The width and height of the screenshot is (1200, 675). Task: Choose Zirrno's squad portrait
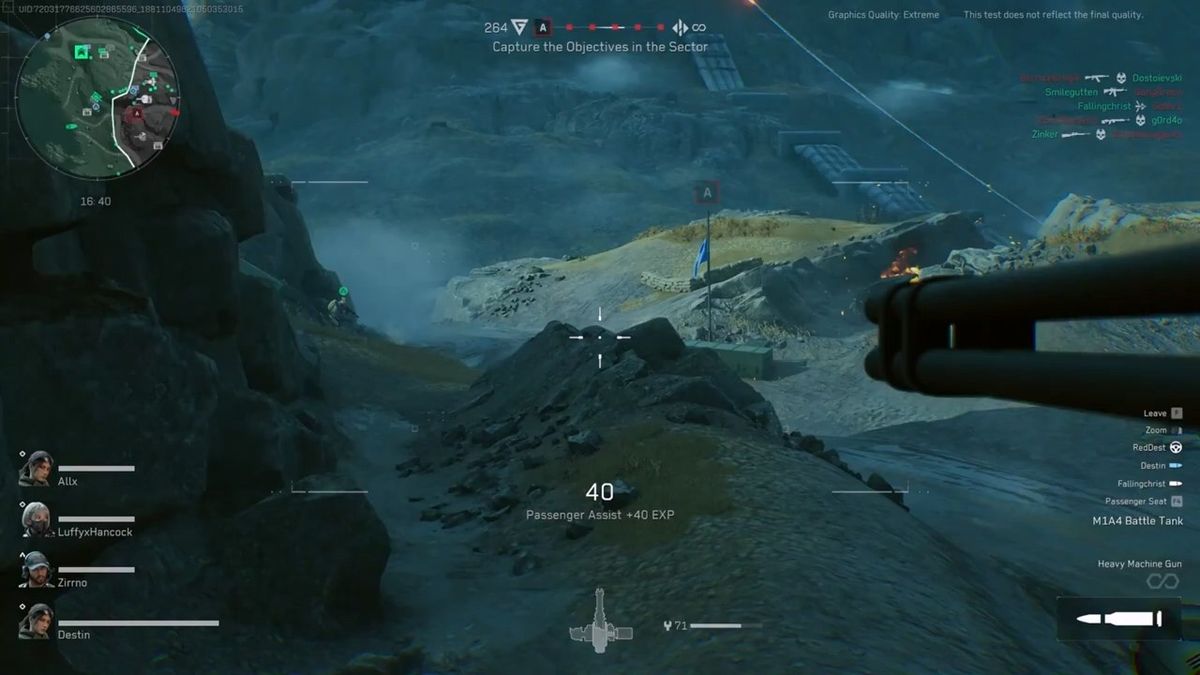click(36, 570)
